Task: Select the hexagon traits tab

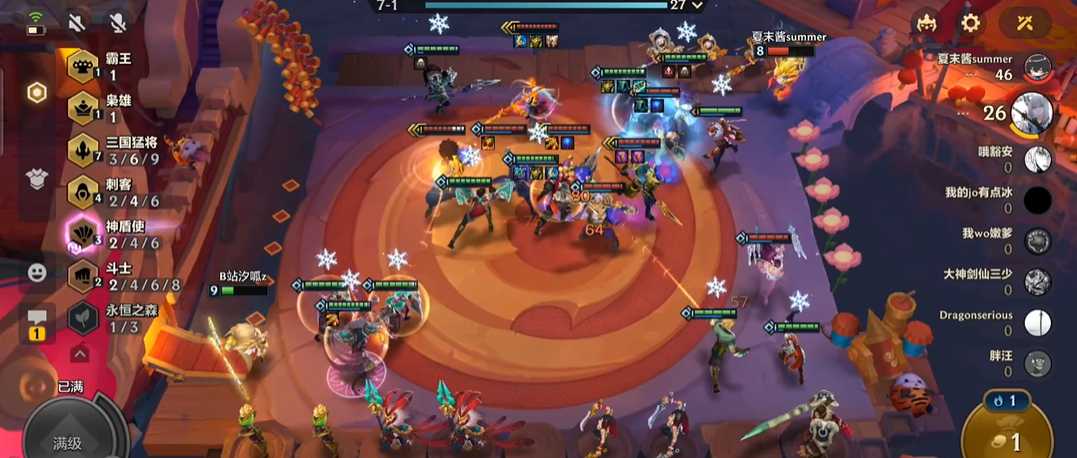Action: 37,93
